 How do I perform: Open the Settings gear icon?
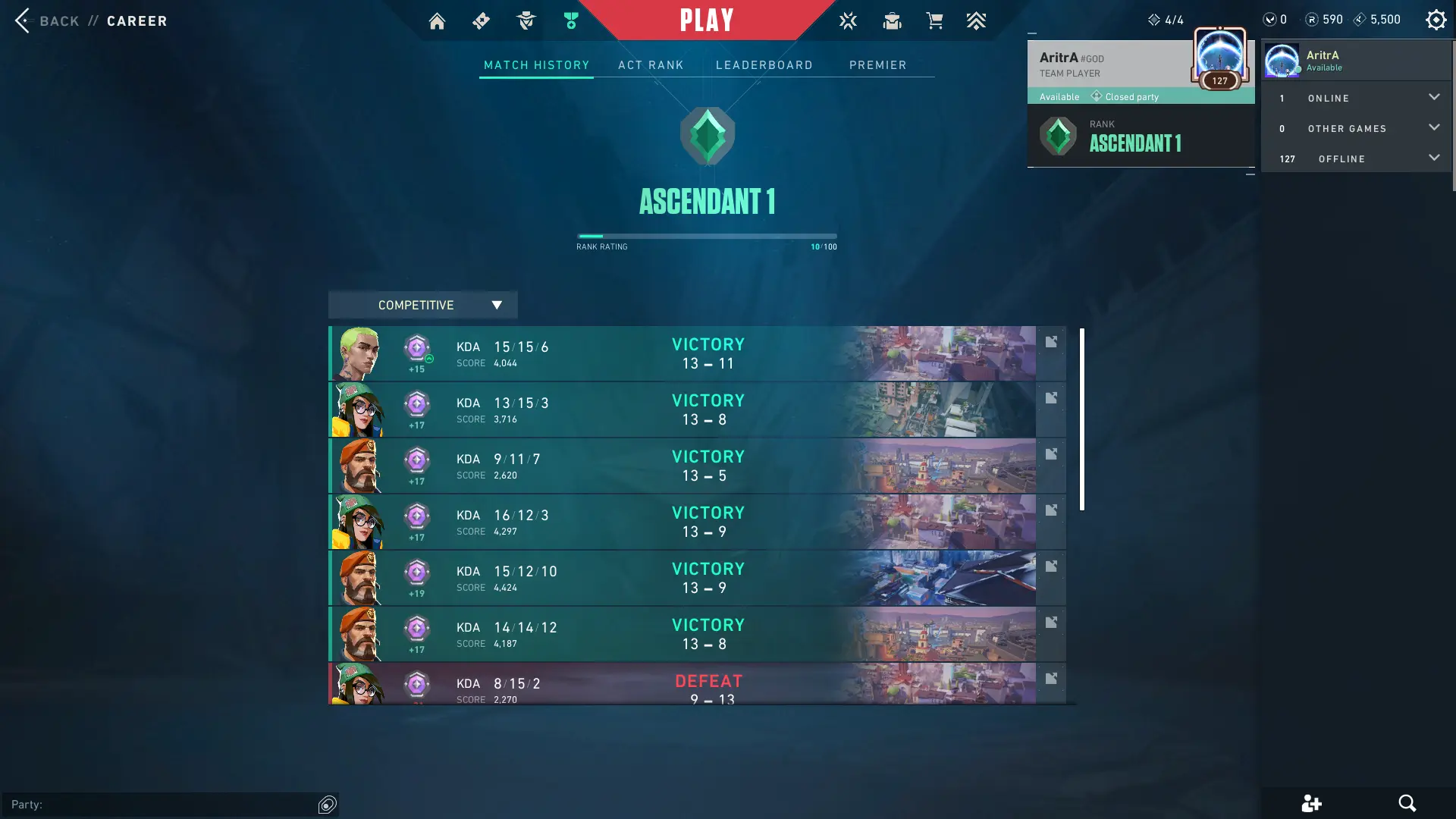coord(1436,20)
